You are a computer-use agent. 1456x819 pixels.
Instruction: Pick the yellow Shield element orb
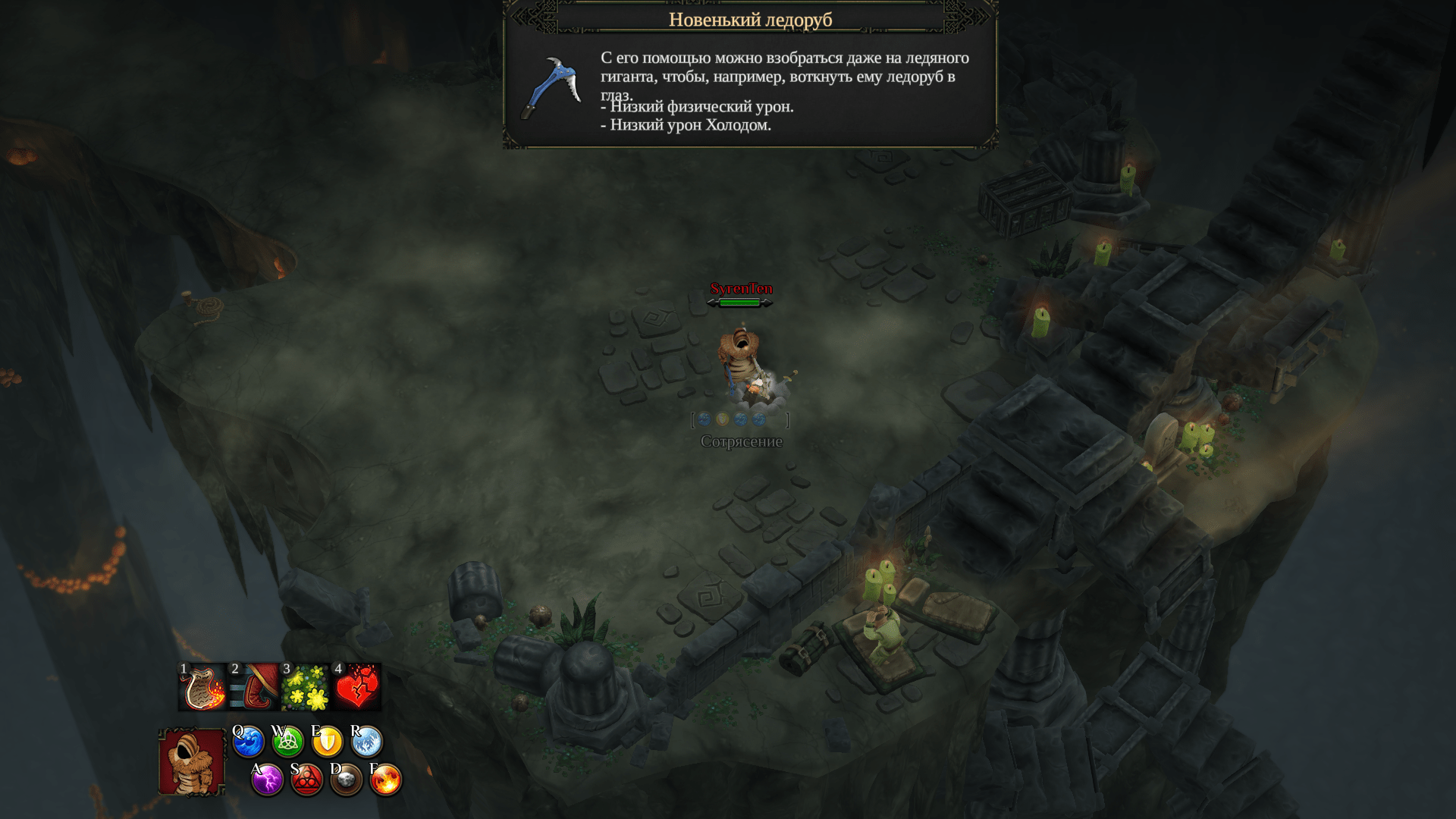click(328, 742)
